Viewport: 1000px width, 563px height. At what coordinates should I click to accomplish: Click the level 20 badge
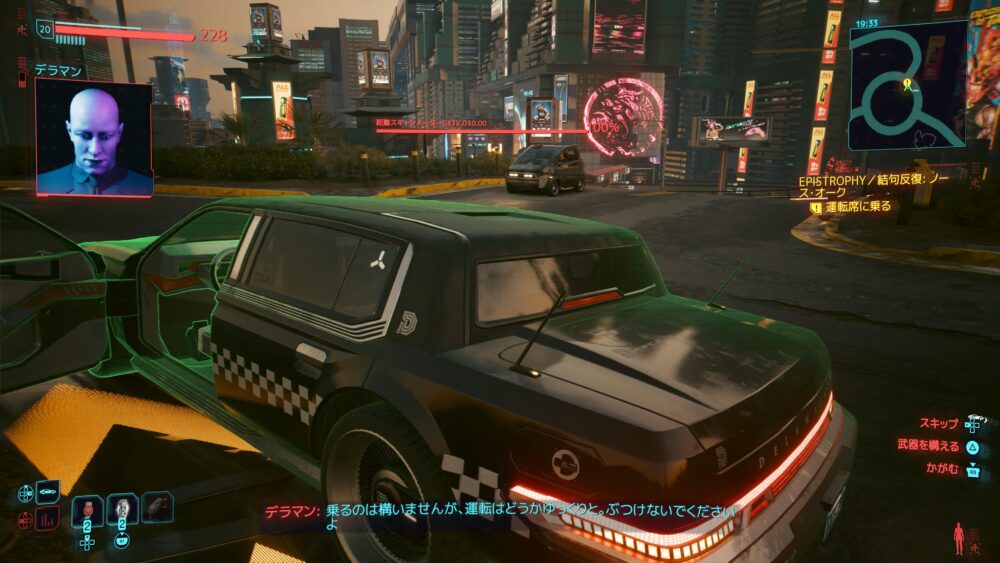pyautogui.click(x=45, y=30)
